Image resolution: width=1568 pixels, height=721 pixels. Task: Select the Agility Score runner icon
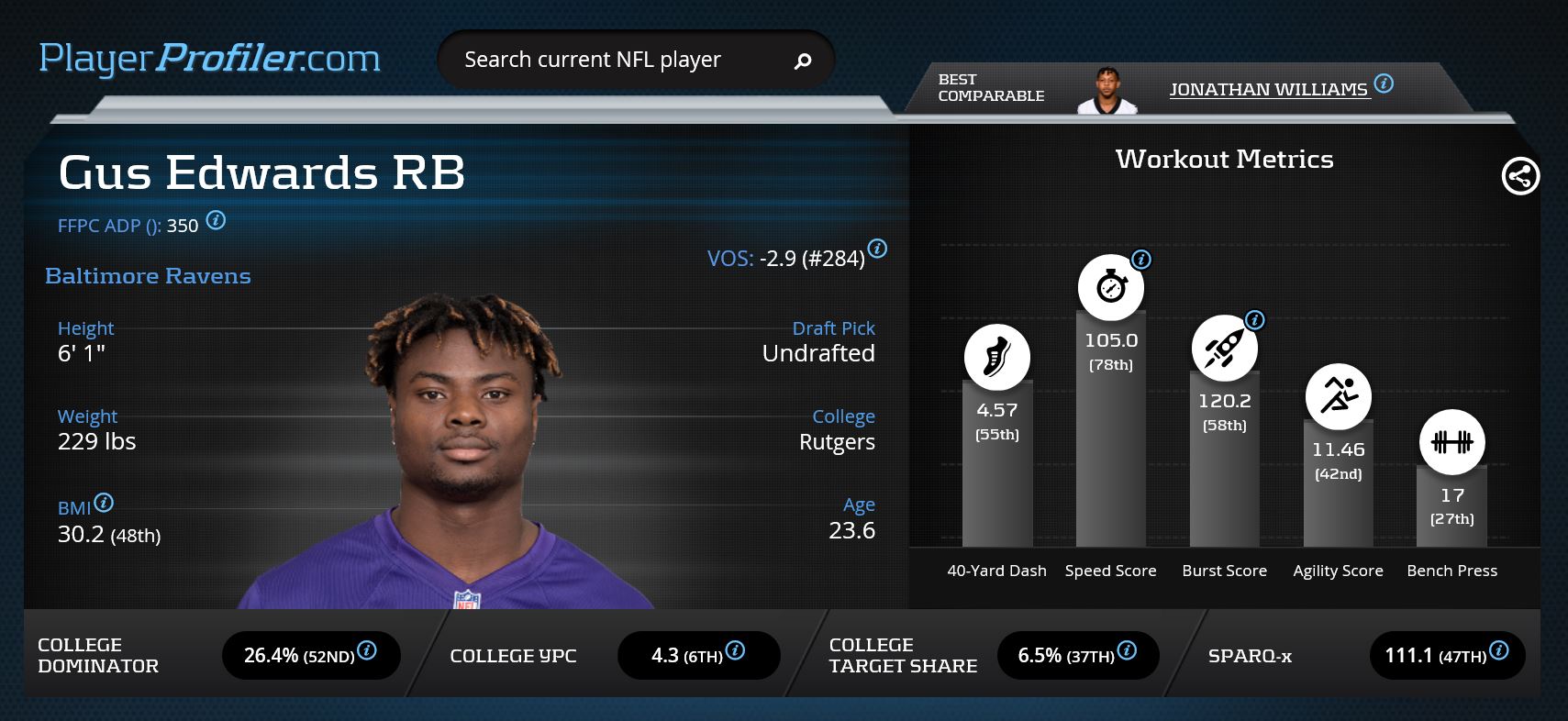click(x=1338, y=396)
